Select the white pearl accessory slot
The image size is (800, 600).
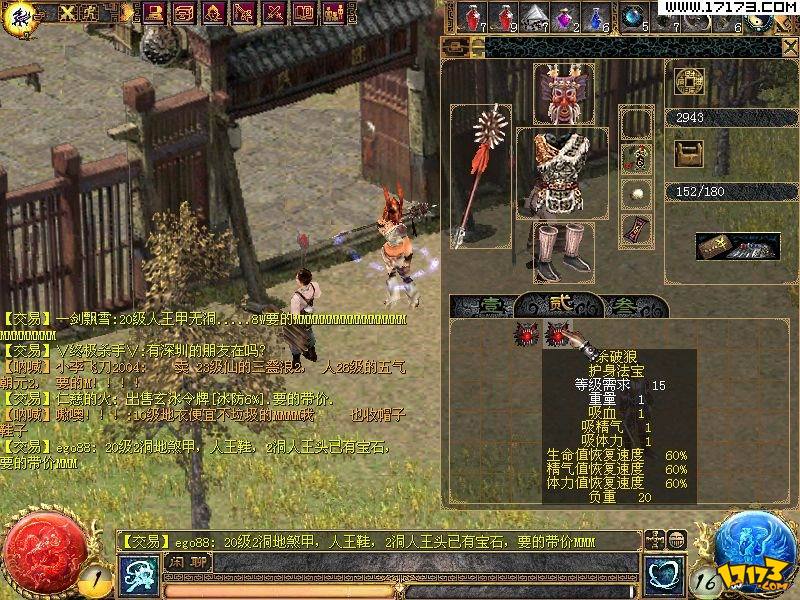(x=636, y=192)
